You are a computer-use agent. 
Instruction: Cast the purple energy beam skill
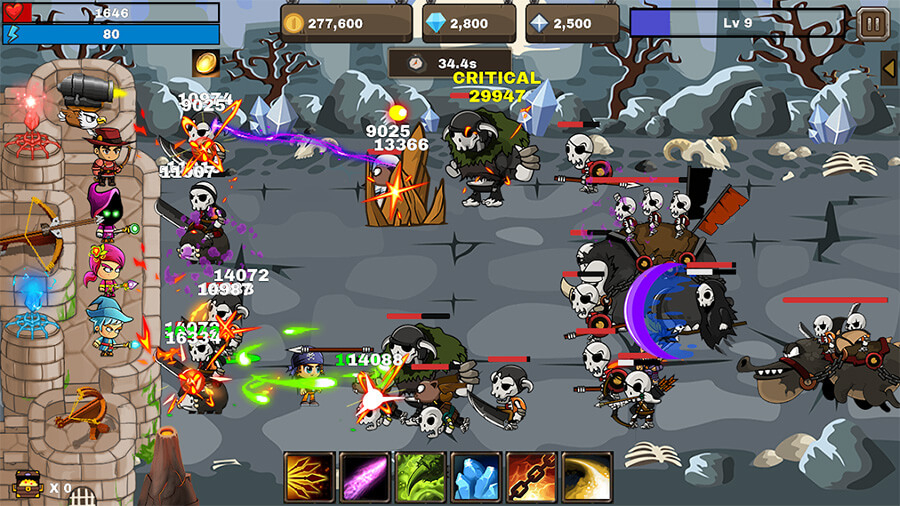coord(364,476)
